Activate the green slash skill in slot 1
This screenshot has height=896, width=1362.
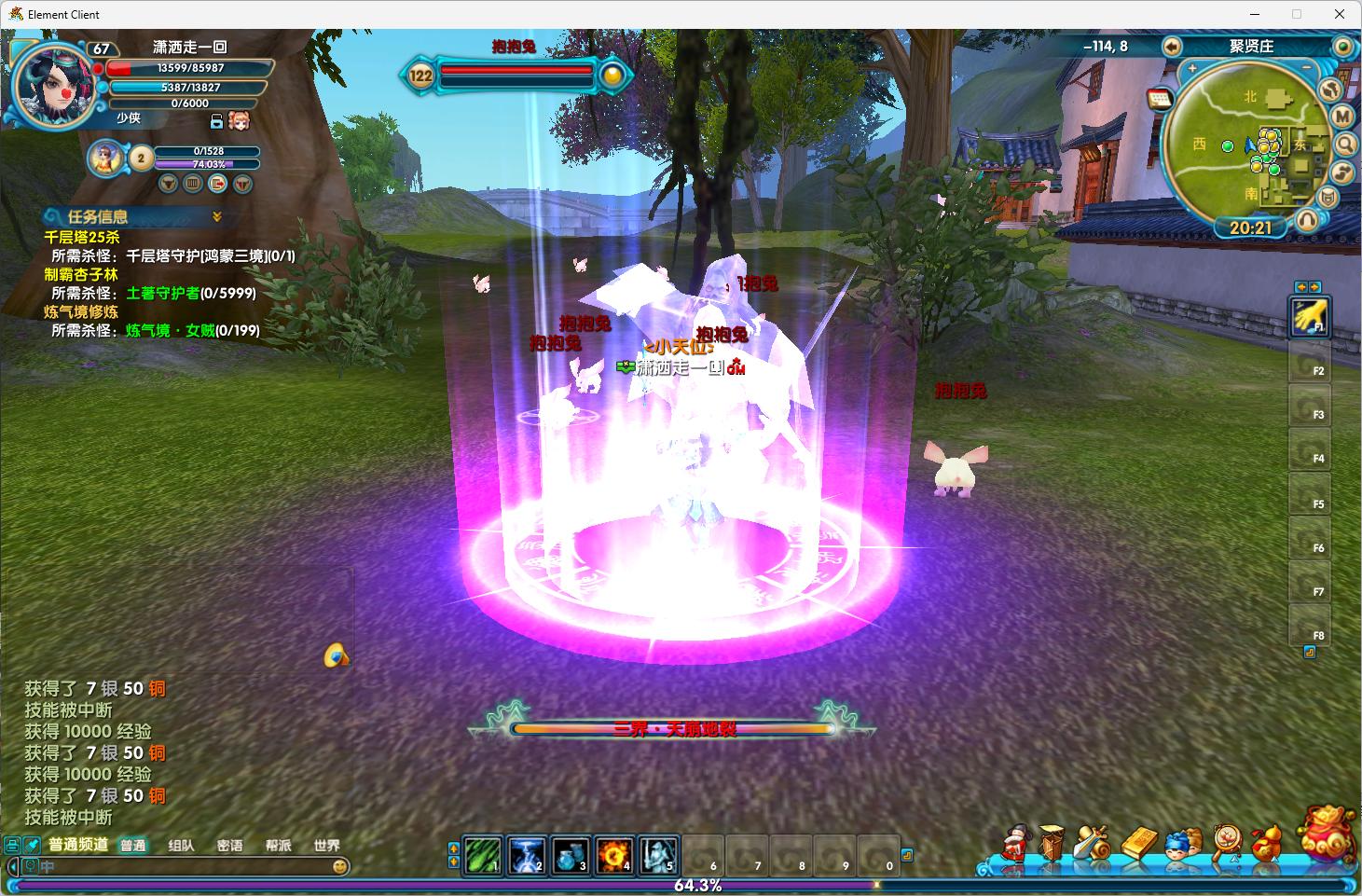click(483, 855)
